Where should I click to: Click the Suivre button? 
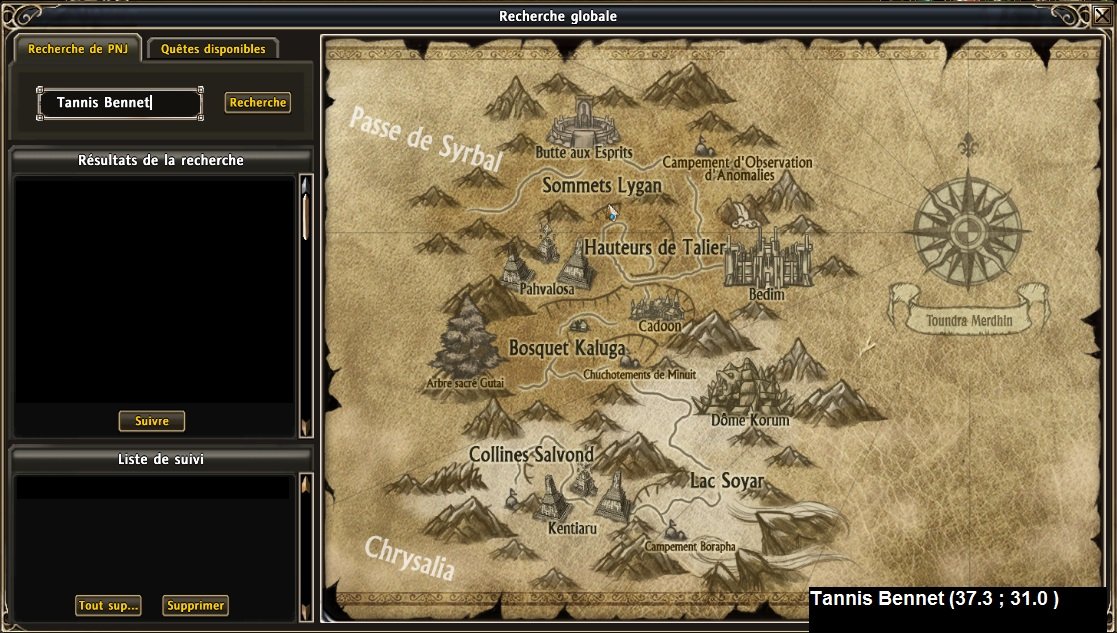pyautogui.click(x=152, y=421)
